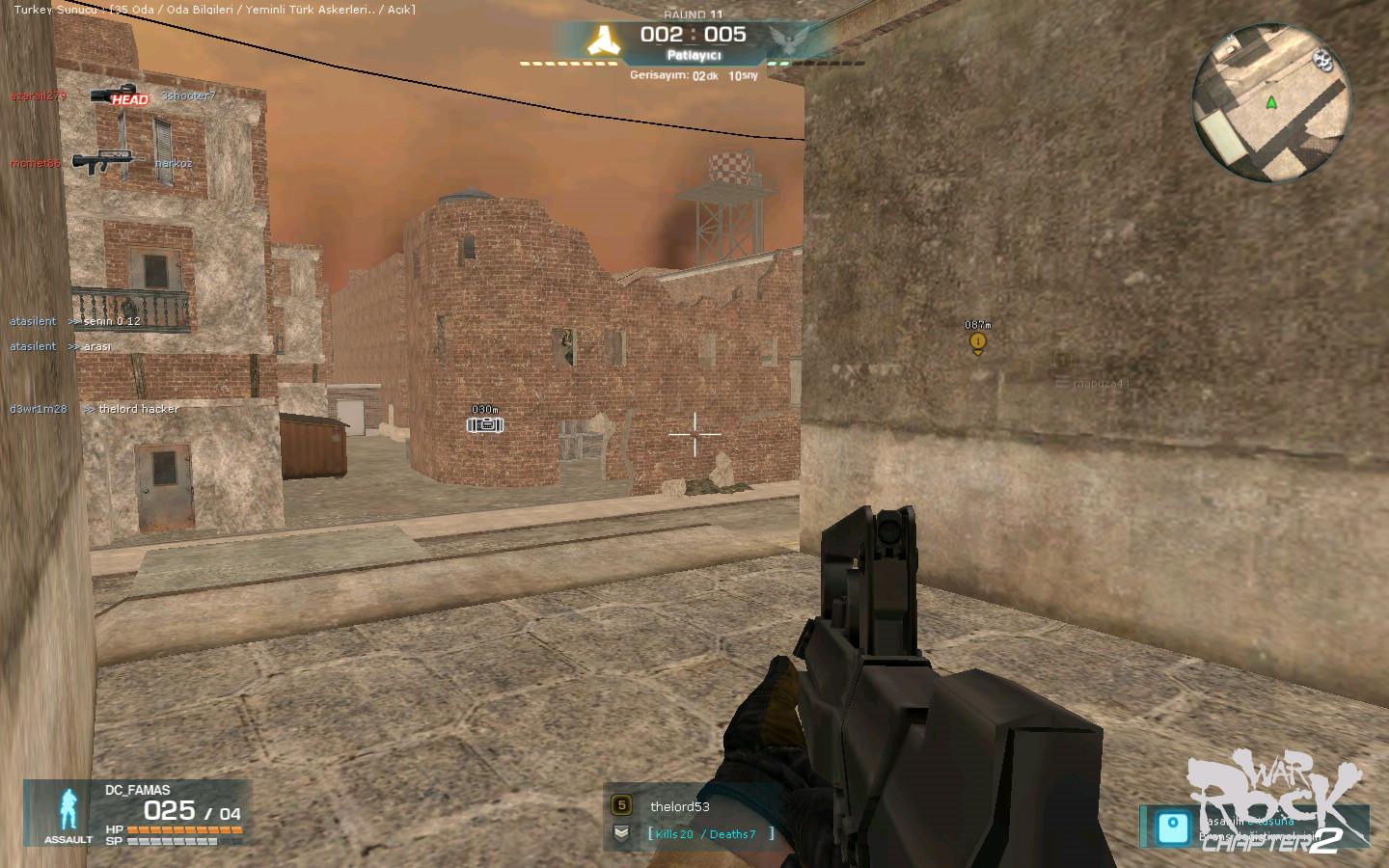The image size is (1389, 868).
Task: Click the rank 5 badge beside thelord53
Action: point(621,805)
